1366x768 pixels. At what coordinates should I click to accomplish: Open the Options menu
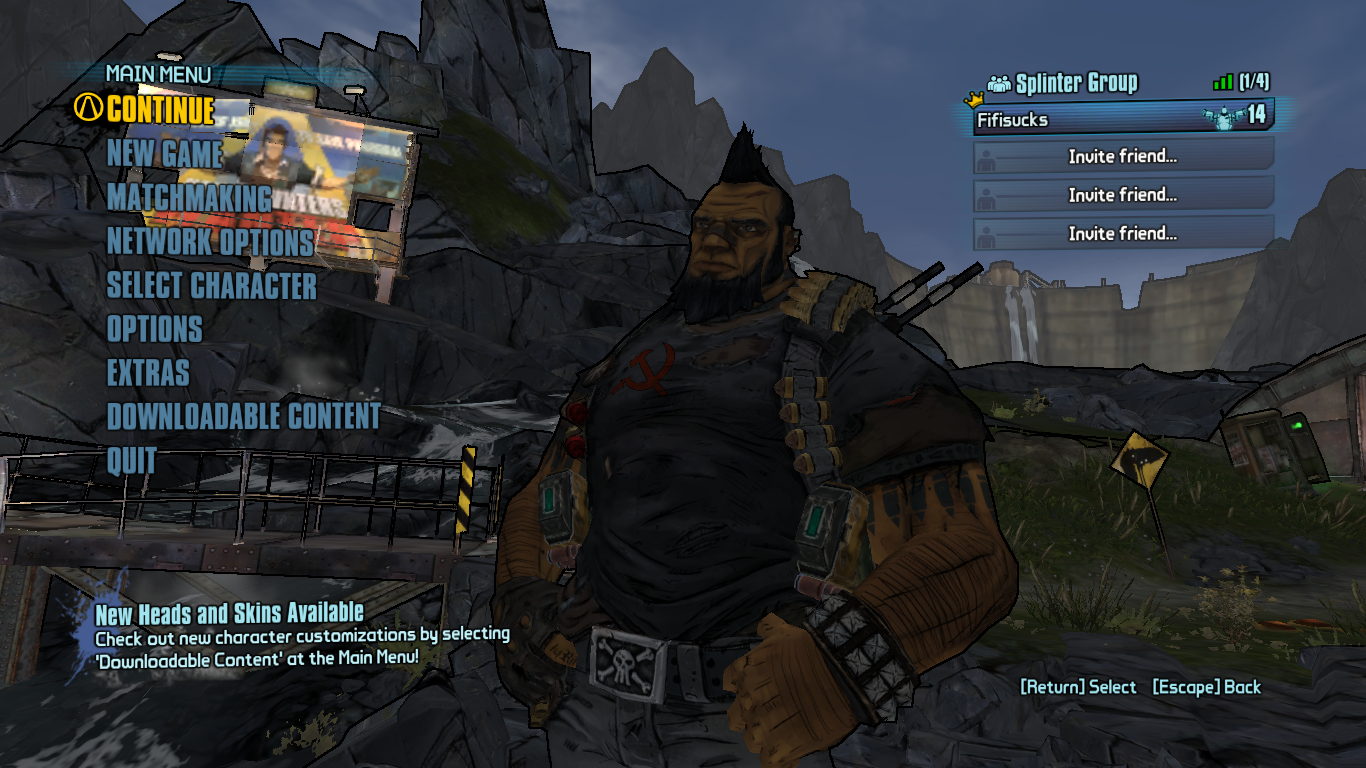[x=154, y=329]
